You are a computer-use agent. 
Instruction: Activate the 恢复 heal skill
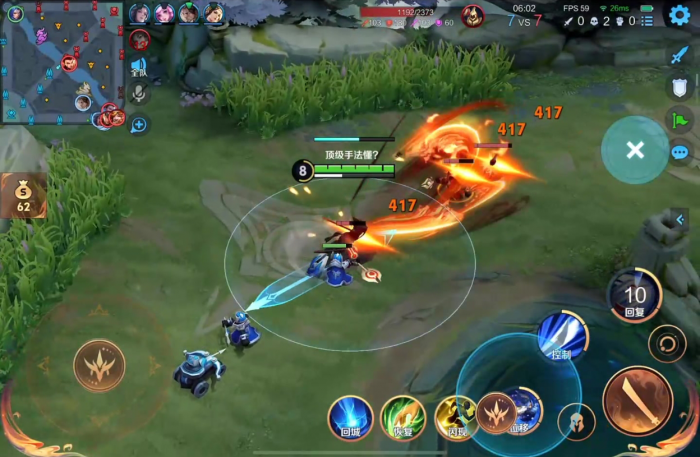click(403, 416)
